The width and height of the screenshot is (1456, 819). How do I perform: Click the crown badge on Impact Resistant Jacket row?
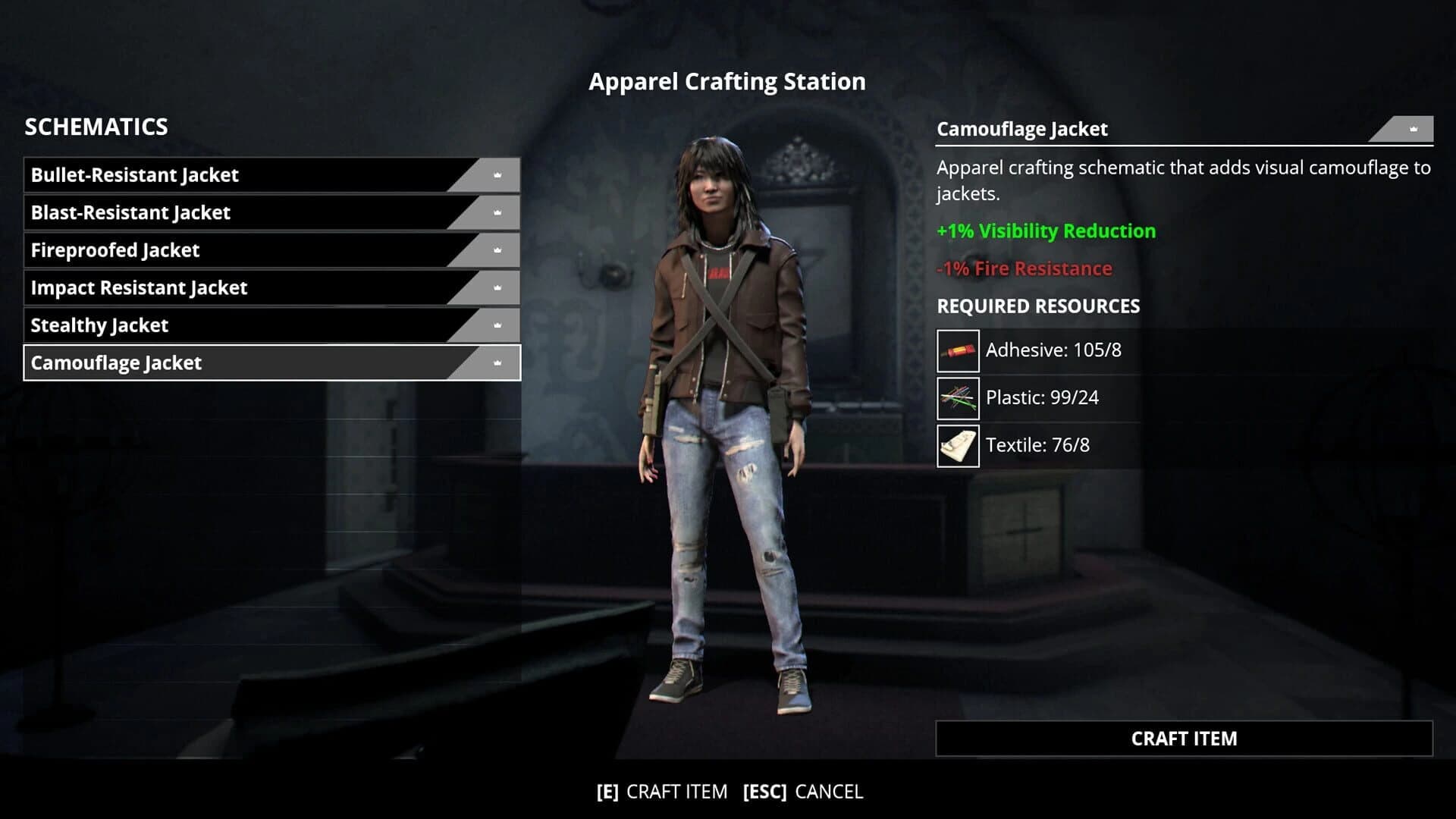(x=497, y=288)
